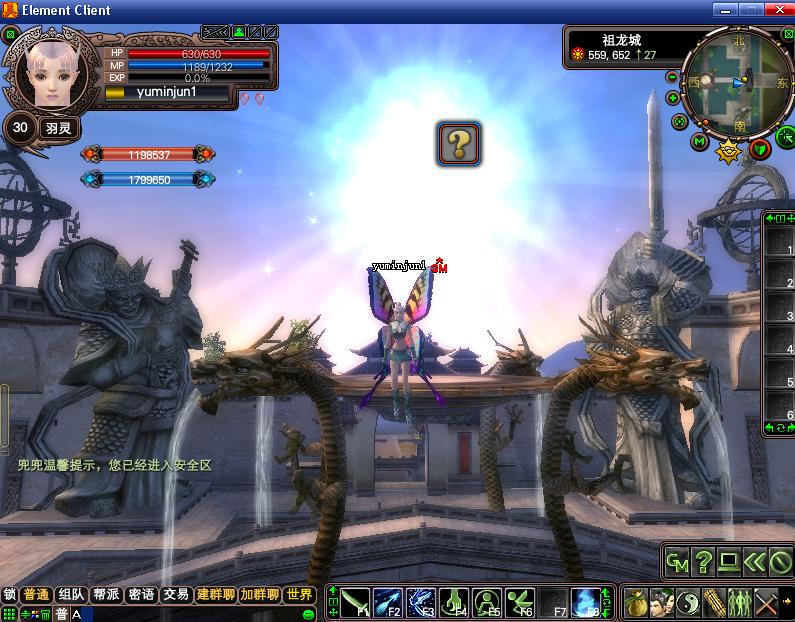Close the Element Client window
795x622 pixels.
[x=780, y=9]
